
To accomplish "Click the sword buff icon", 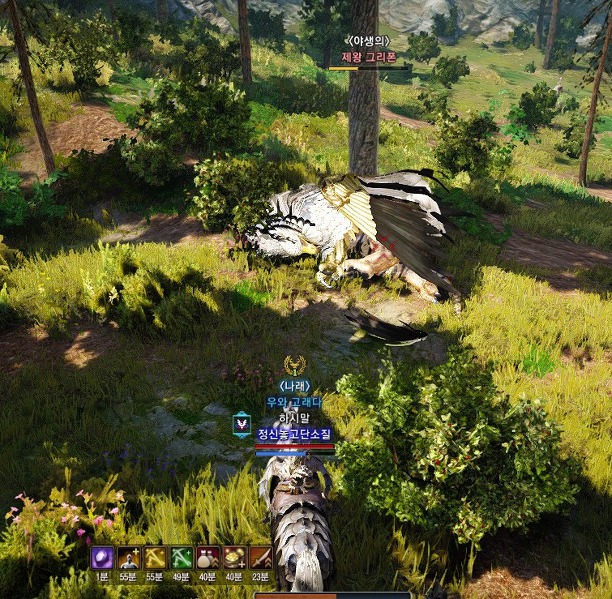I will click(260, 558).
